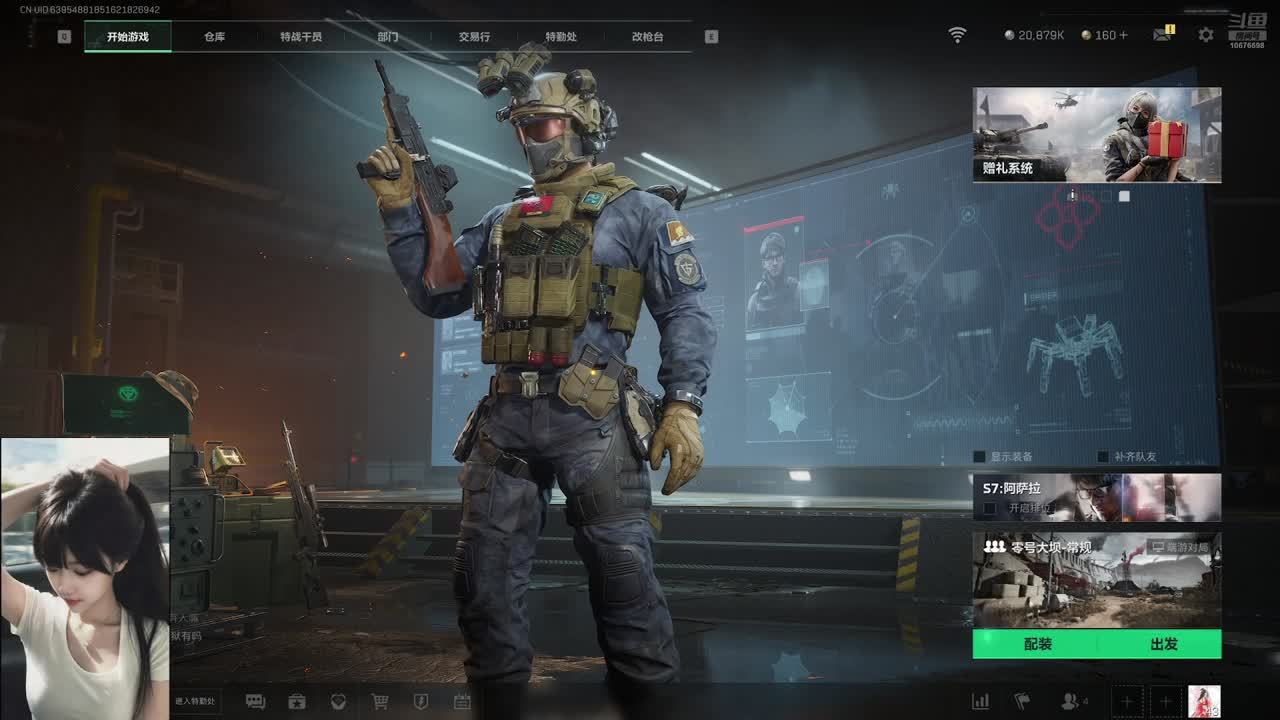Open the 特勤处 tab

point(561,37)
